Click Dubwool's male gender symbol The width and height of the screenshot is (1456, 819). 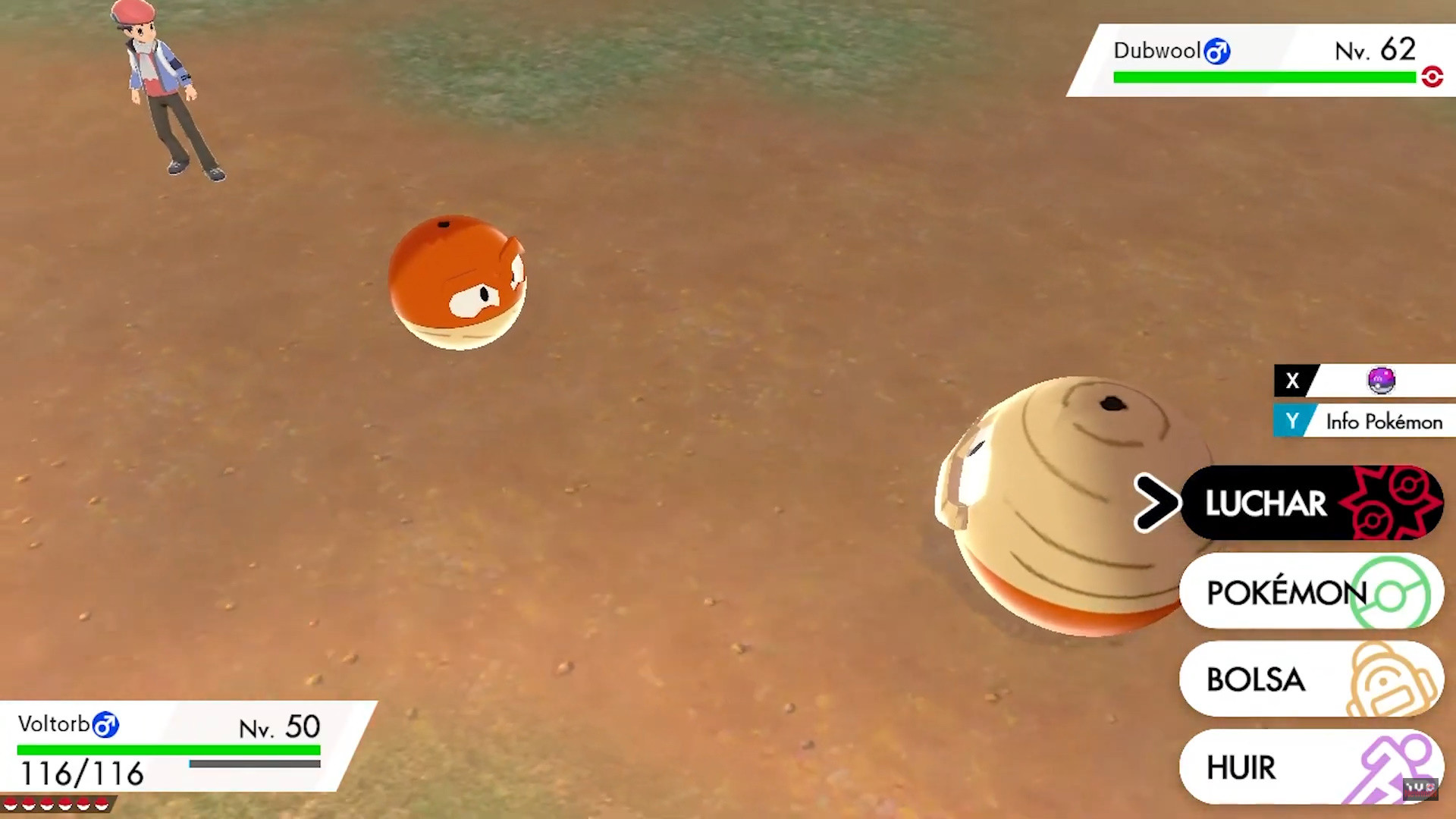click(x=1219, y=51)
